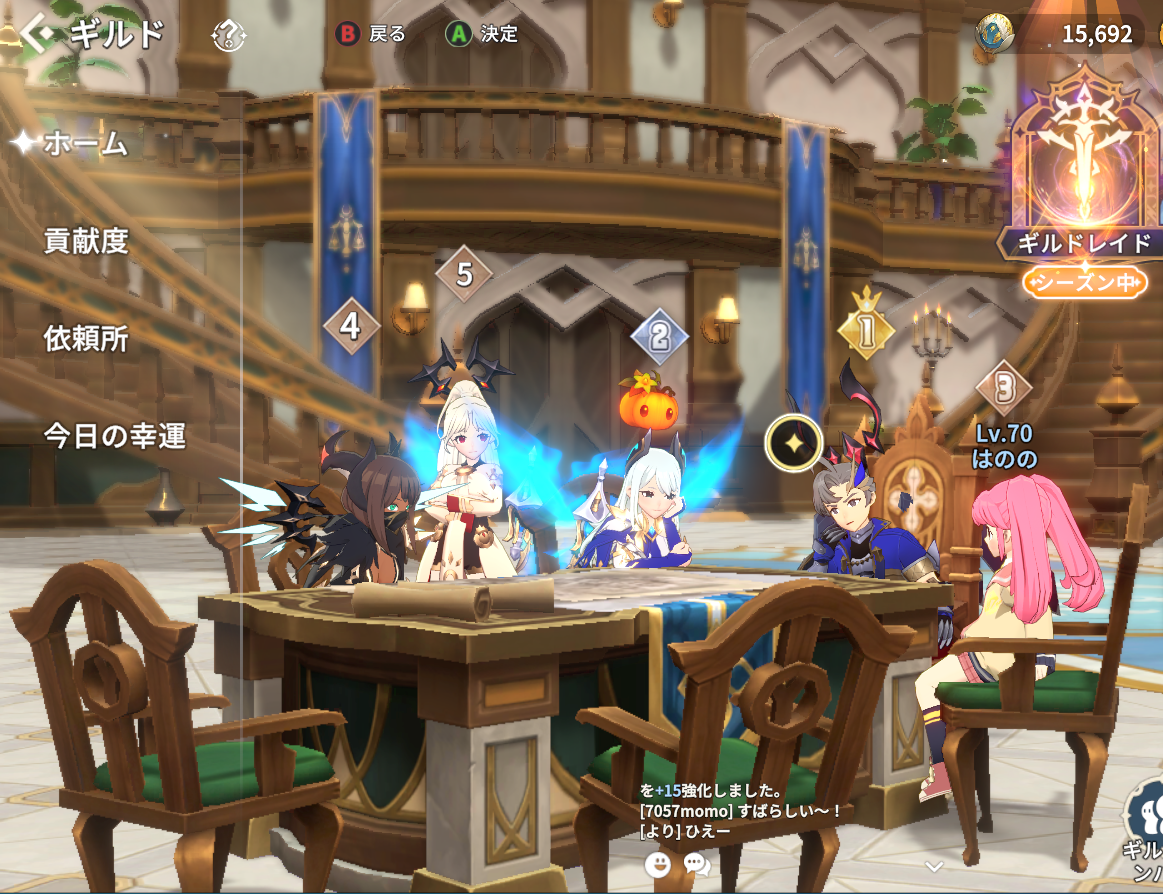Click the round sparkle emblem icon
This screenshot has height=894, width=1163.
(794, 442)
